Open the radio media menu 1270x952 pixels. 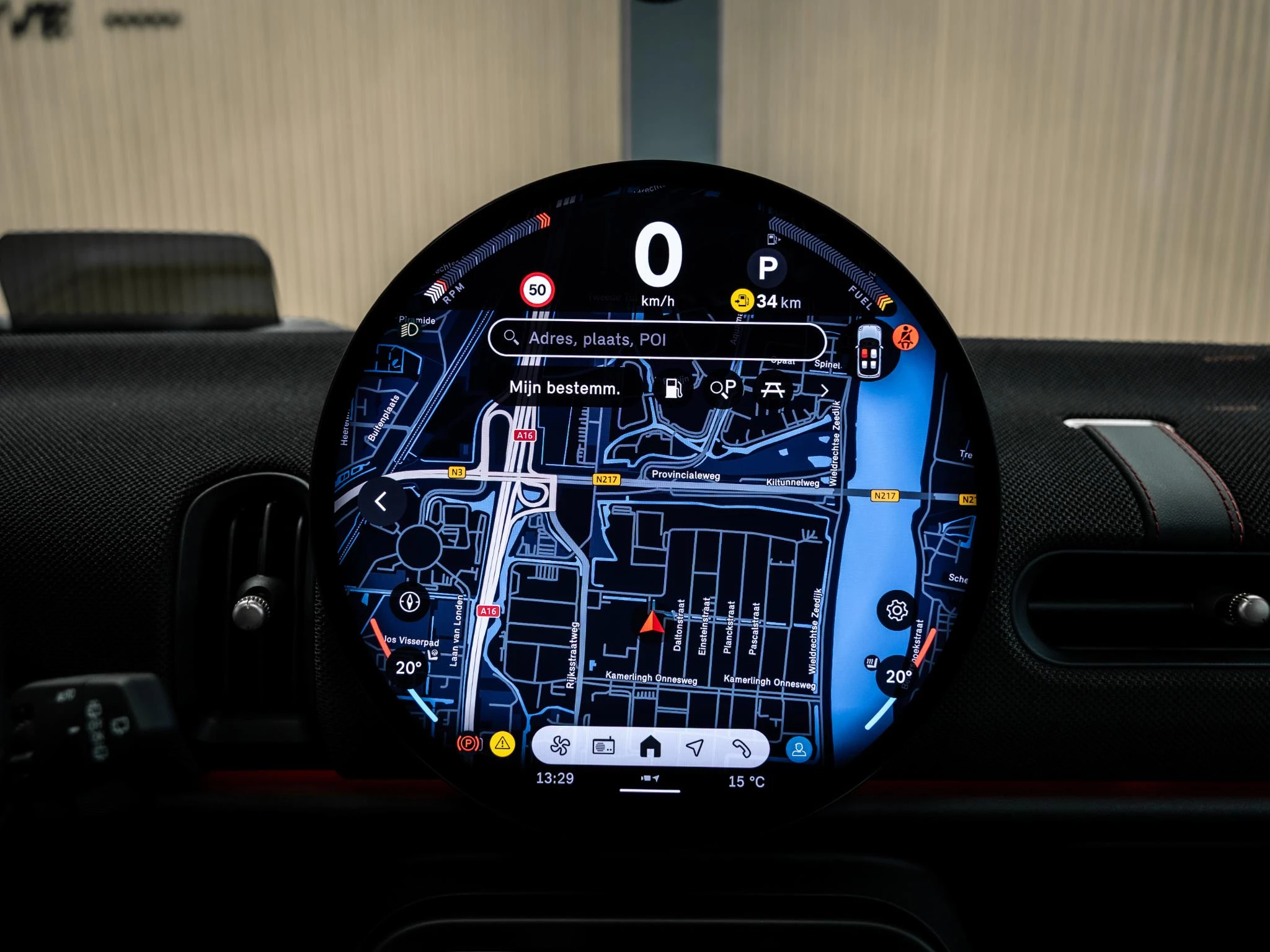coord(603,747)
